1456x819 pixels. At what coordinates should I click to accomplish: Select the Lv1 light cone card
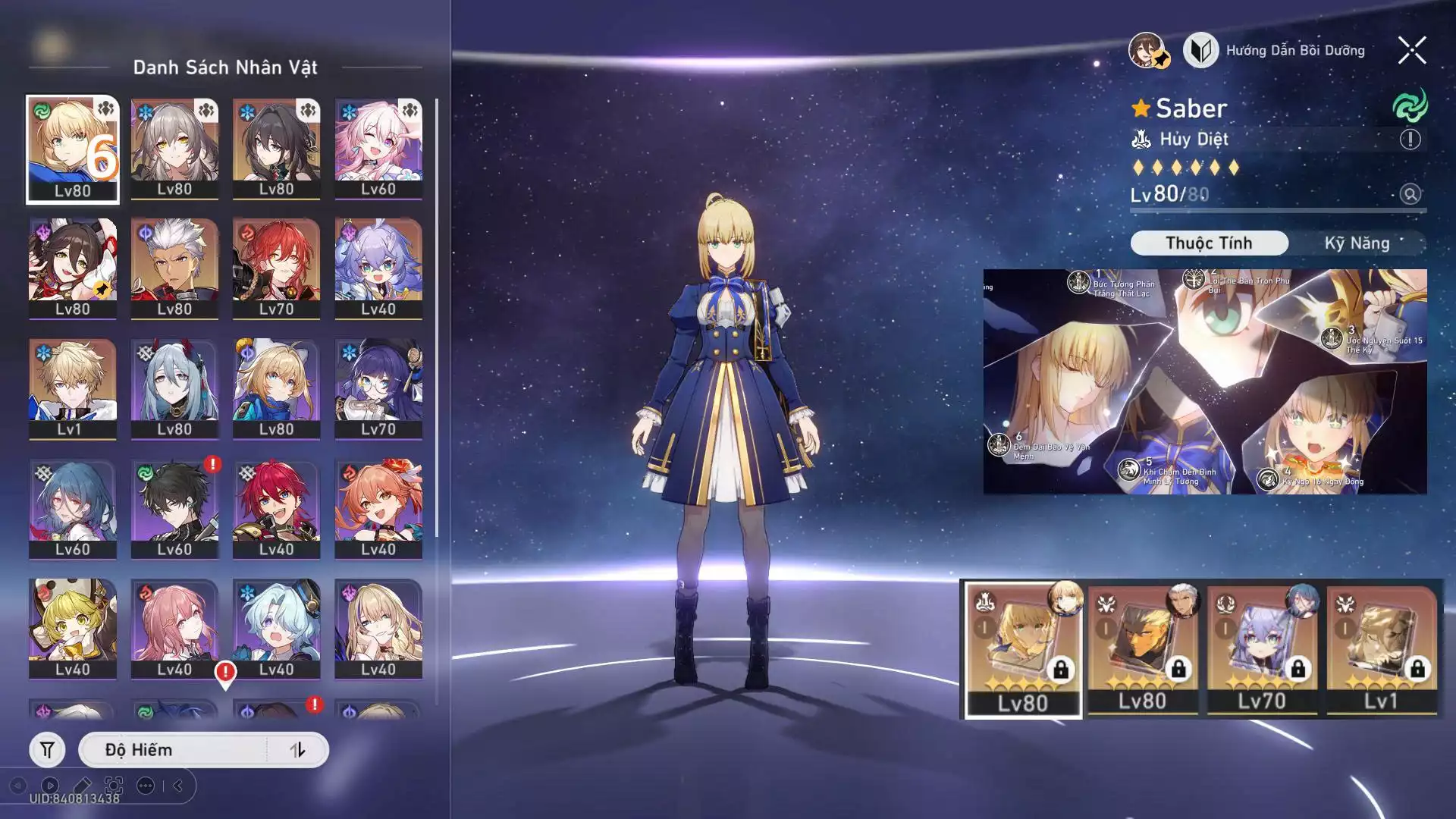click(x=1381, y=650)
